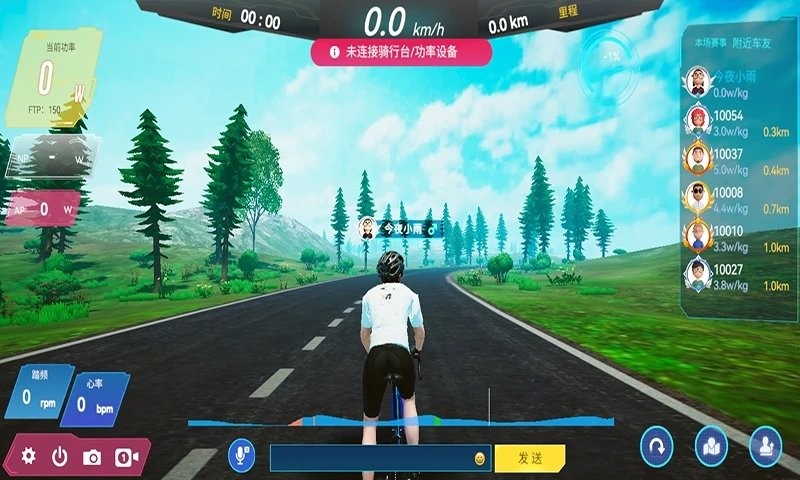Screen dimensions: 800x480
Task: Click the yellow 发送 send button
Action: pos(529,458)
